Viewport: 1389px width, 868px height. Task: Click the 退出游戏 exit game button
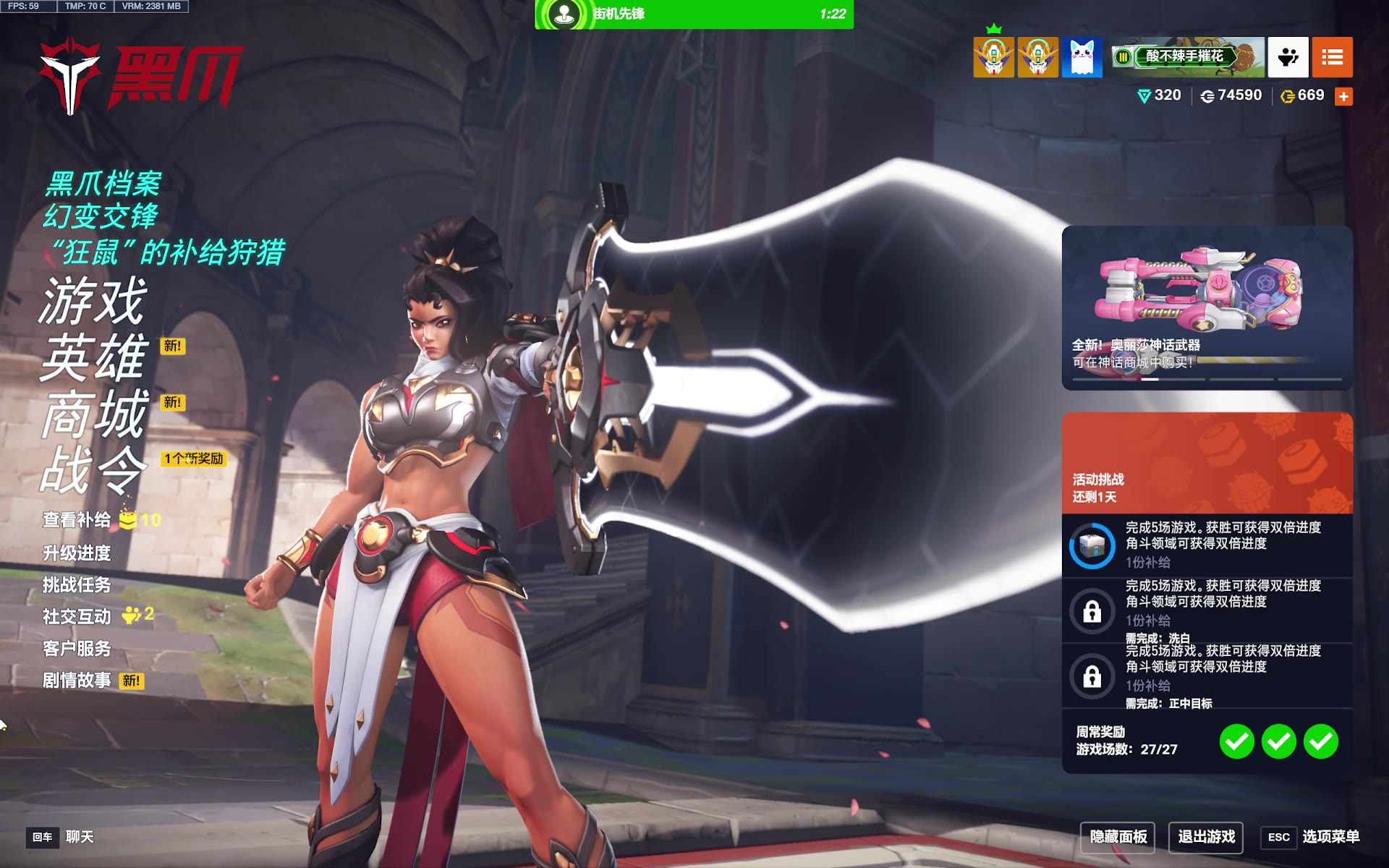pyautogui.click(x=1206, y=837)
